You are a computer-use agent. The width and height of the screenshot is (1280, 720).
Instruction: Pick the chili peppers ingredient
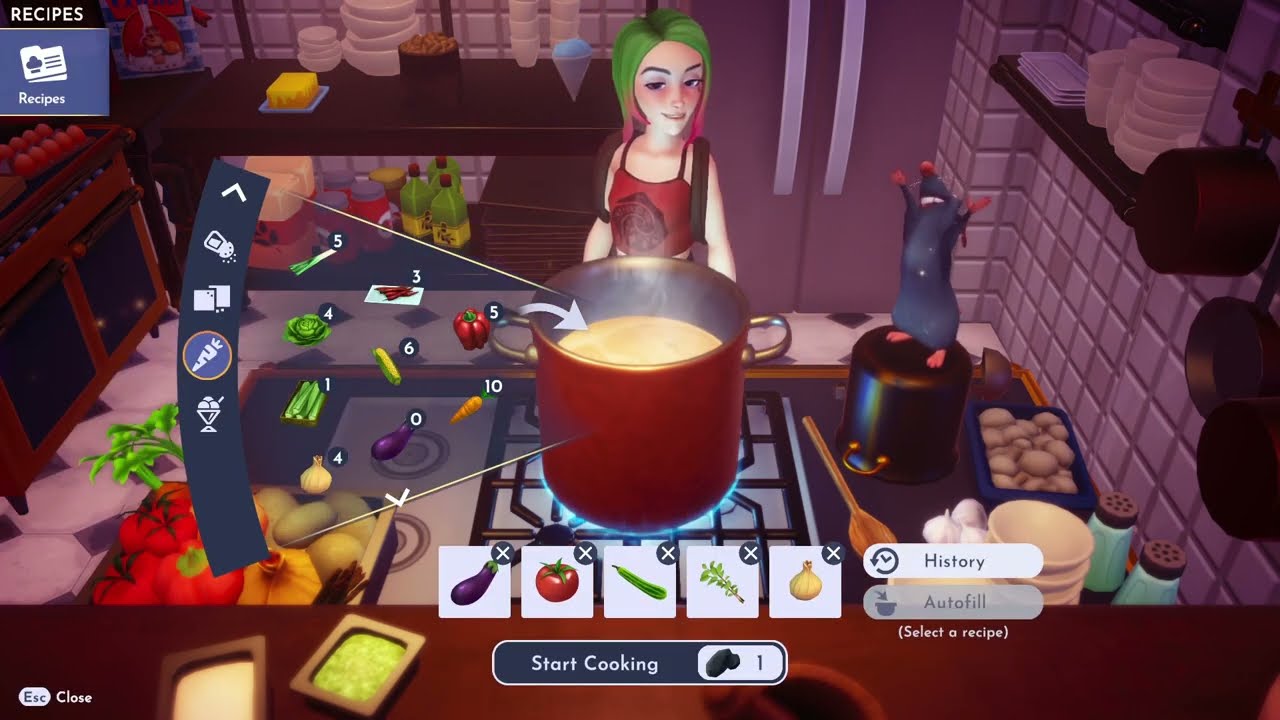pos(395,293)
